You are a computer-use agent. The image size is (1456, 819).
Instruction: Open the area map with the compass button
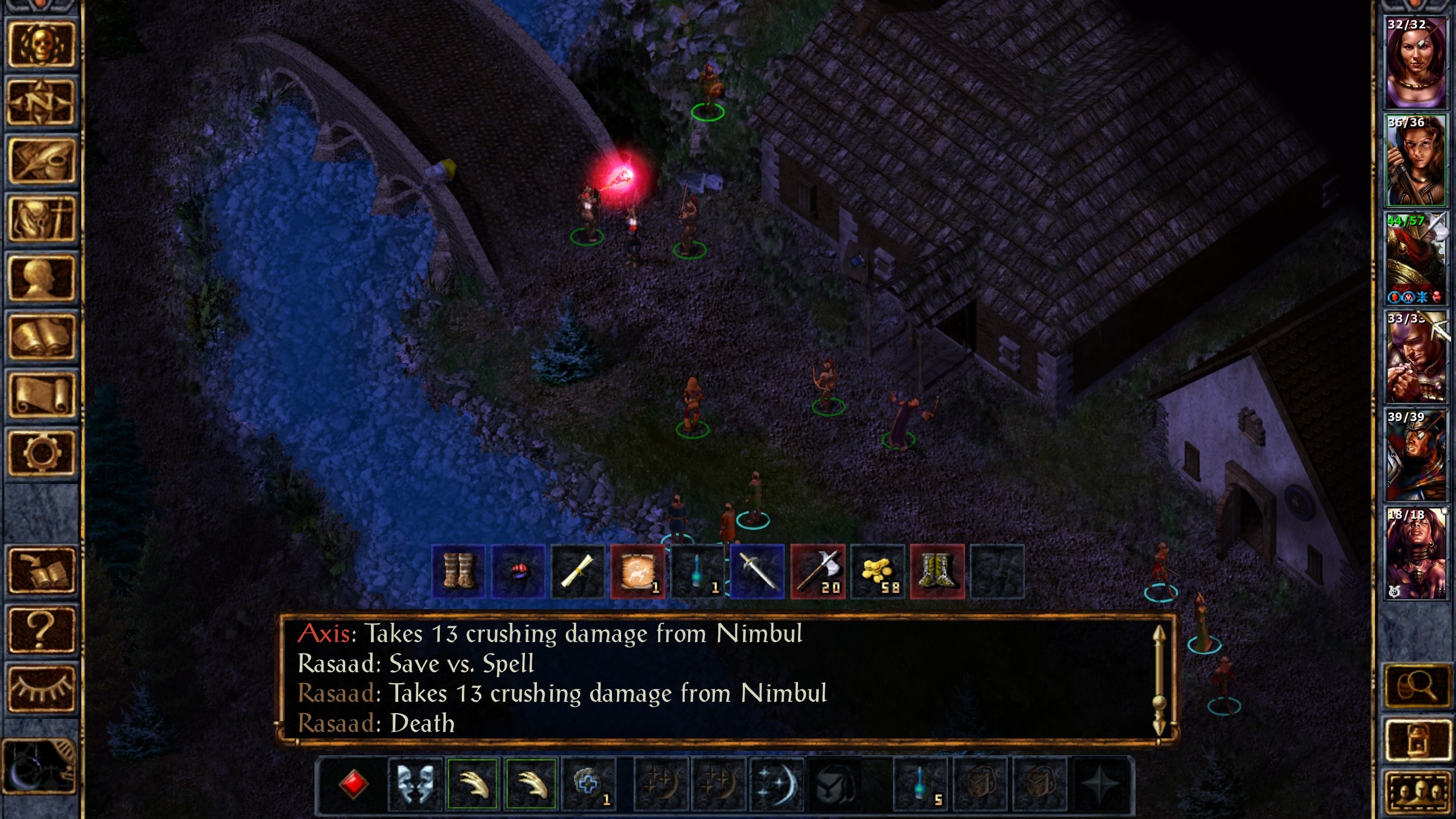coord(40,103)
